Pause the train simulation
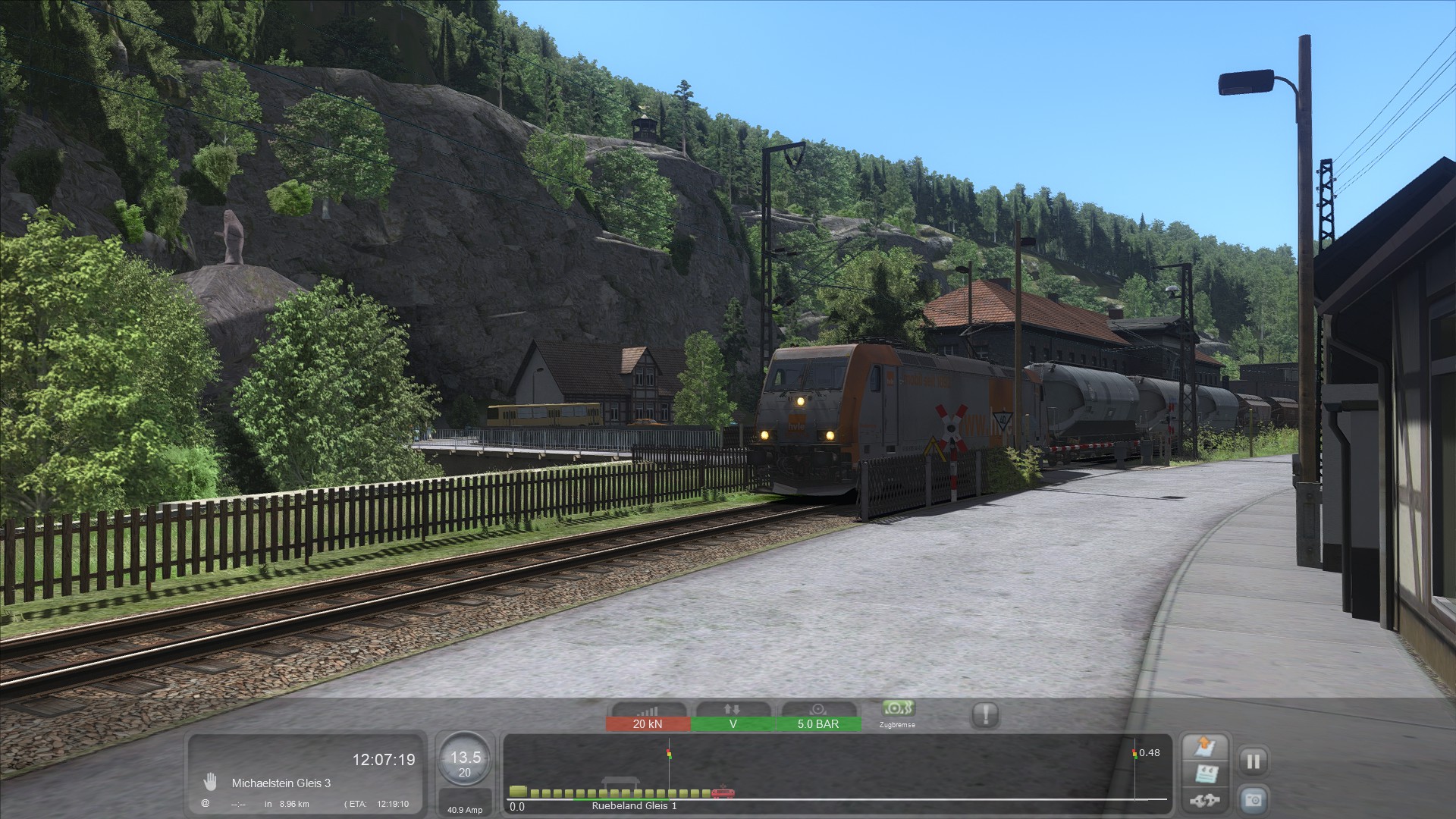The height and width of the screenshot is (819, 1456). [1253, 761]
